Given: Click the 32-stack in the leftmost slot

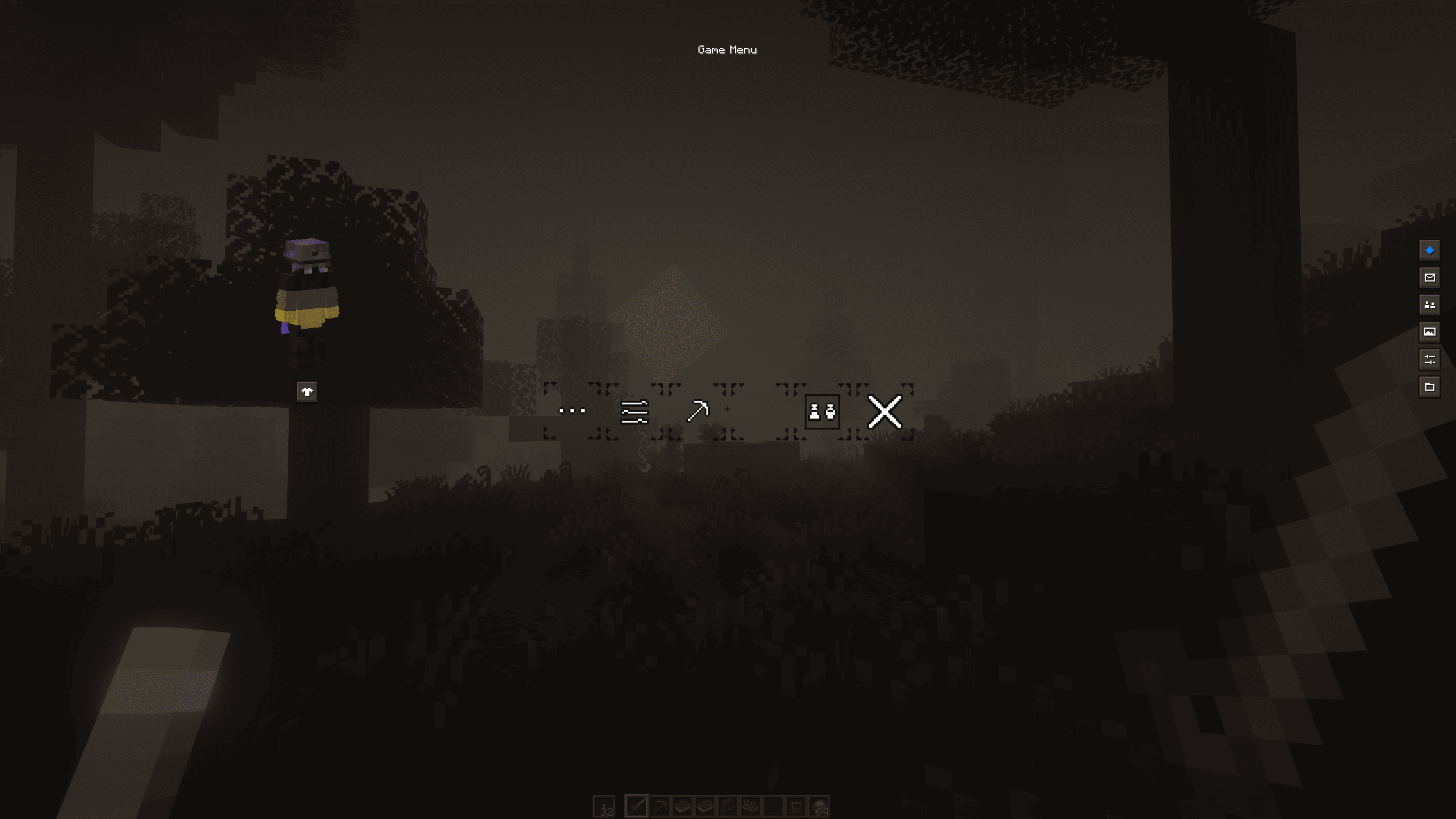Looking at the screenshot, I should click(x=604, y=807).
